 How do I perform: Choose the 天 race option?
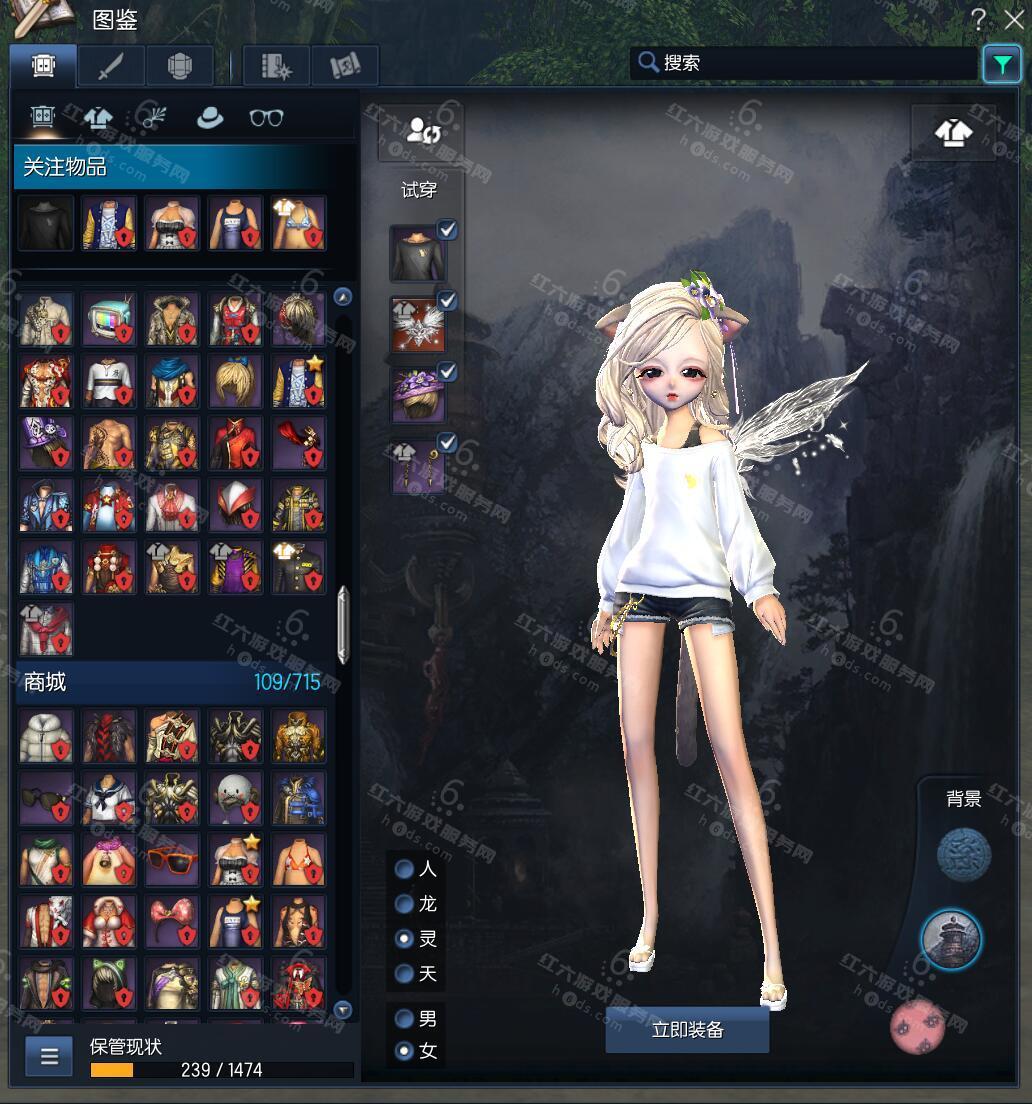pyautogui.click(x=405, y=973)
